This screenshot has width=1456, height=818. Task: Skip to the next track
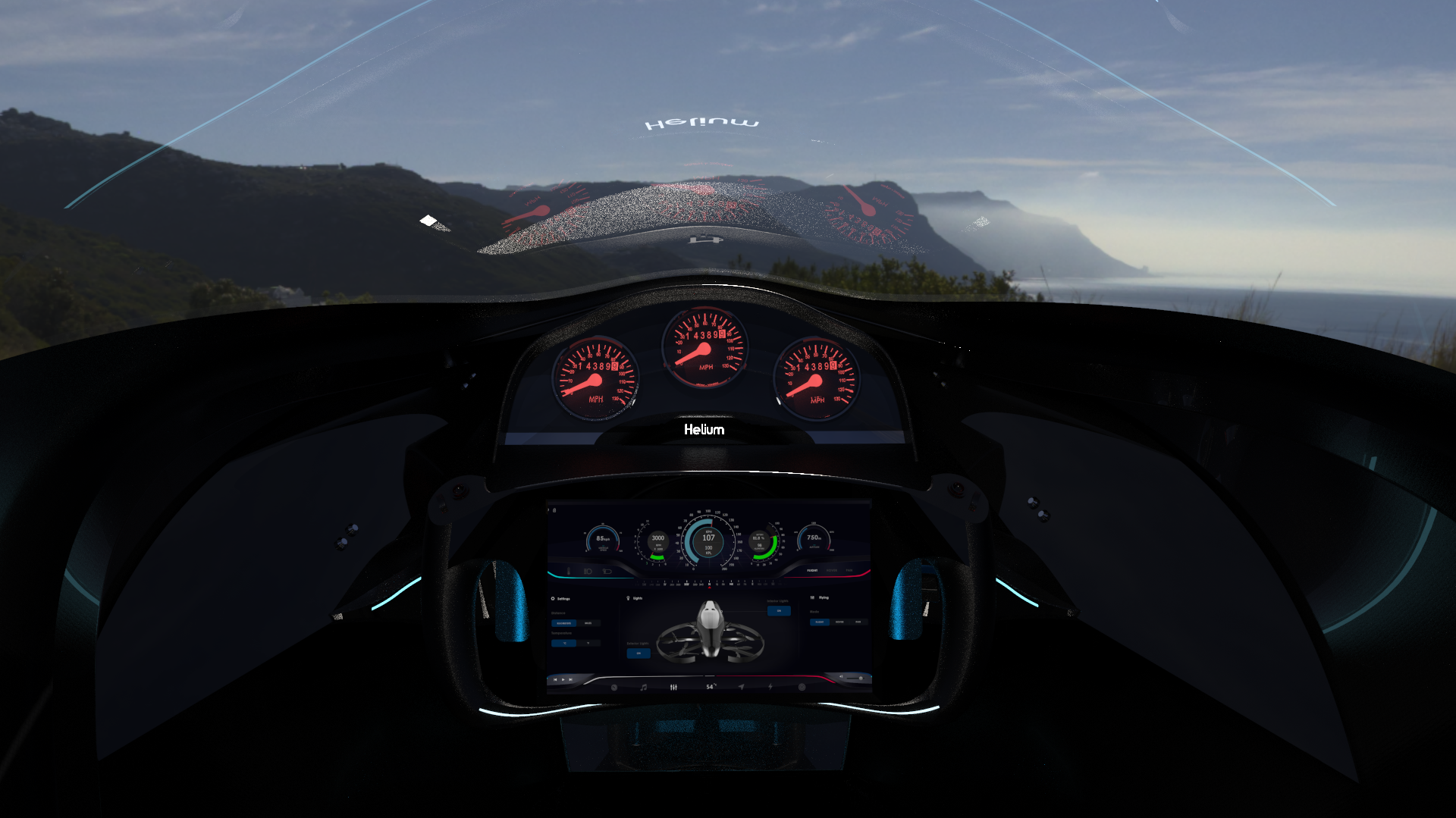(571, 679)
